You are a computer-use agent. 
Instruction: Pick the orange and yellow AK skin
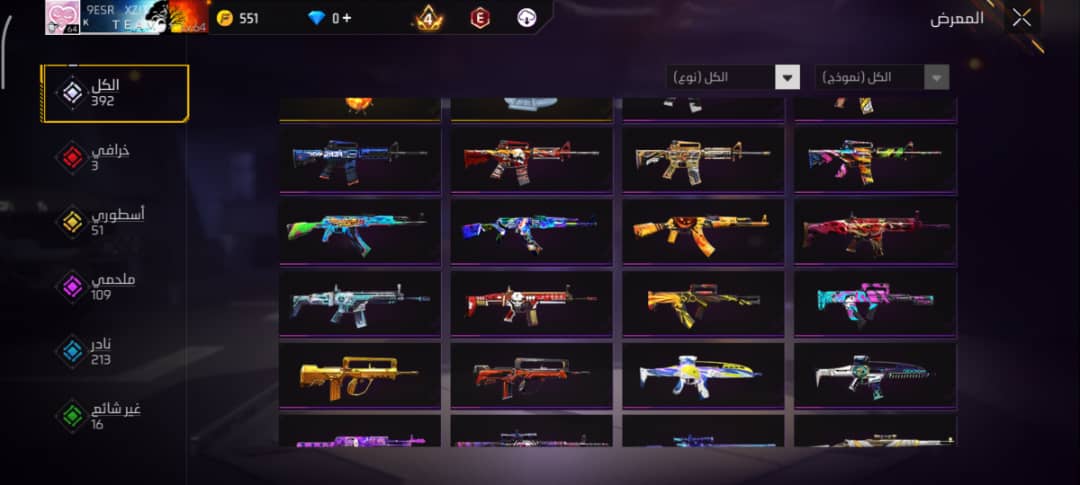[x=703, y=231]
